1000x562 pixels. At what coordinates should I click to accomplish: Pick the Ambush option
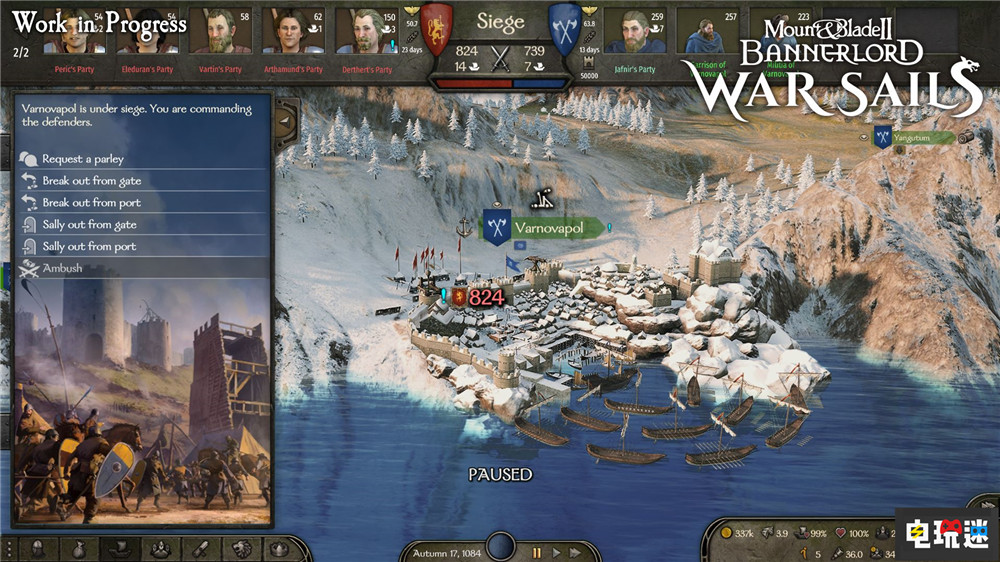(x=62, y=269)
